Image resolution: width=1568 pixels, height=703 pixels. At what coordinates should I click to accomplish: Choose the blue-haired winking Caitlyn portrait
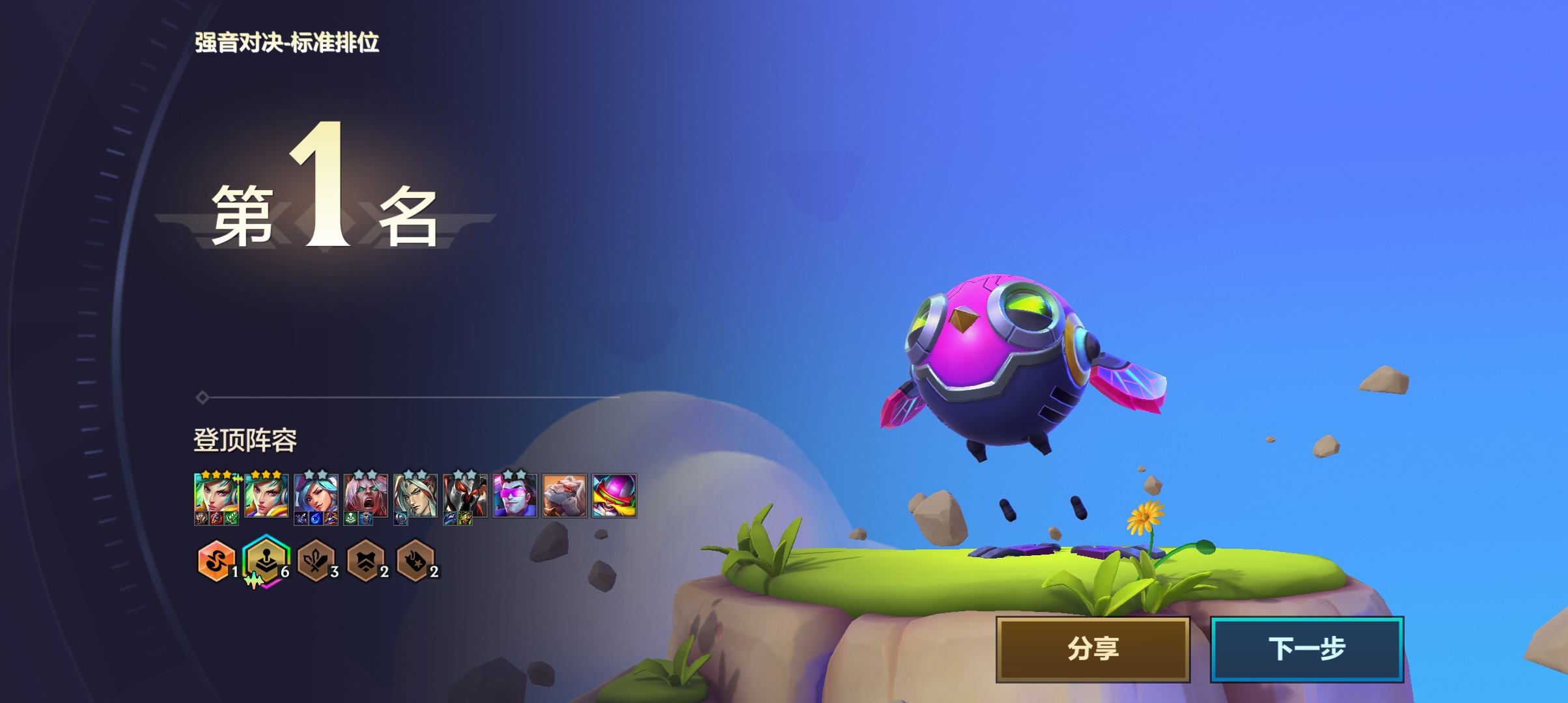coord(316,497)
